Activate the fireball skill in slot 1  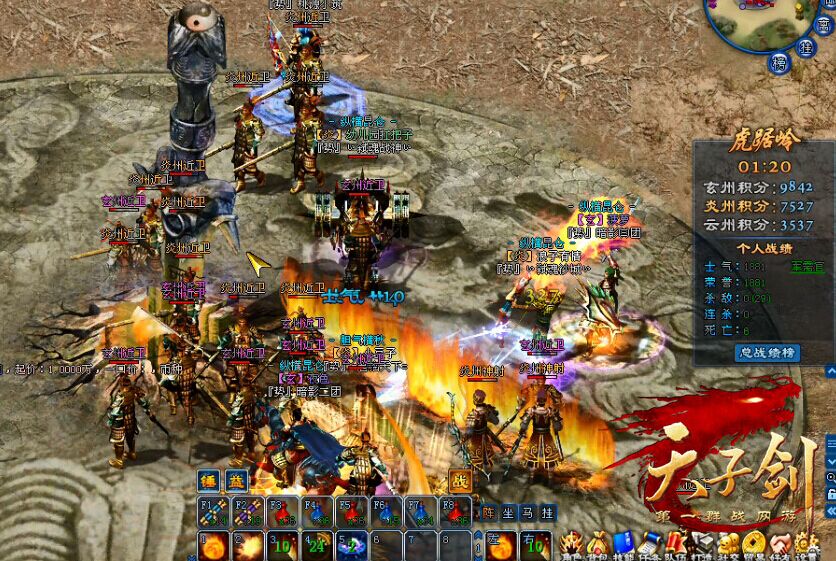215,546
